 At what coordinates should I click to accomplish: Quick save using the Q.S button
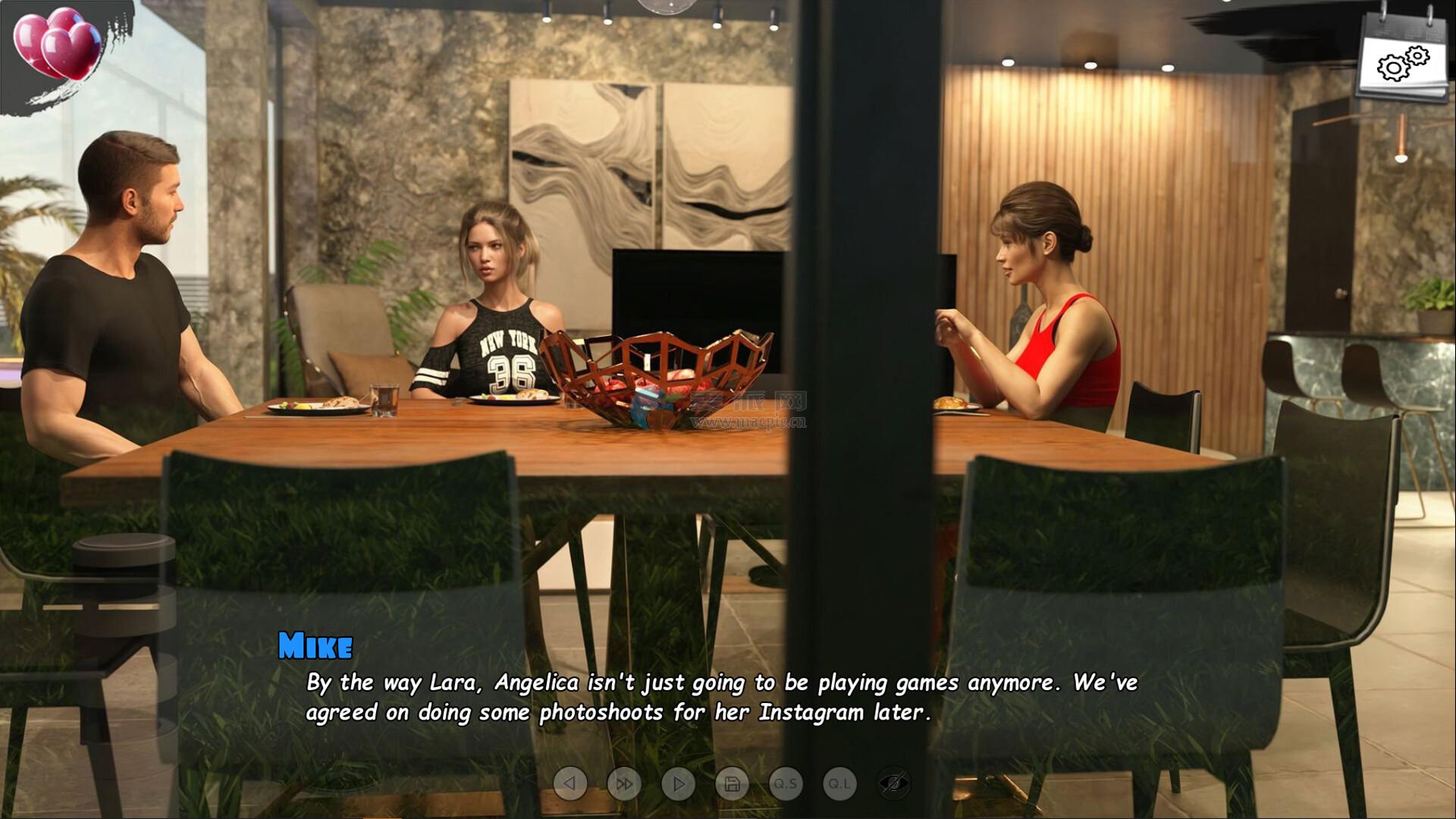coord(786,783)
